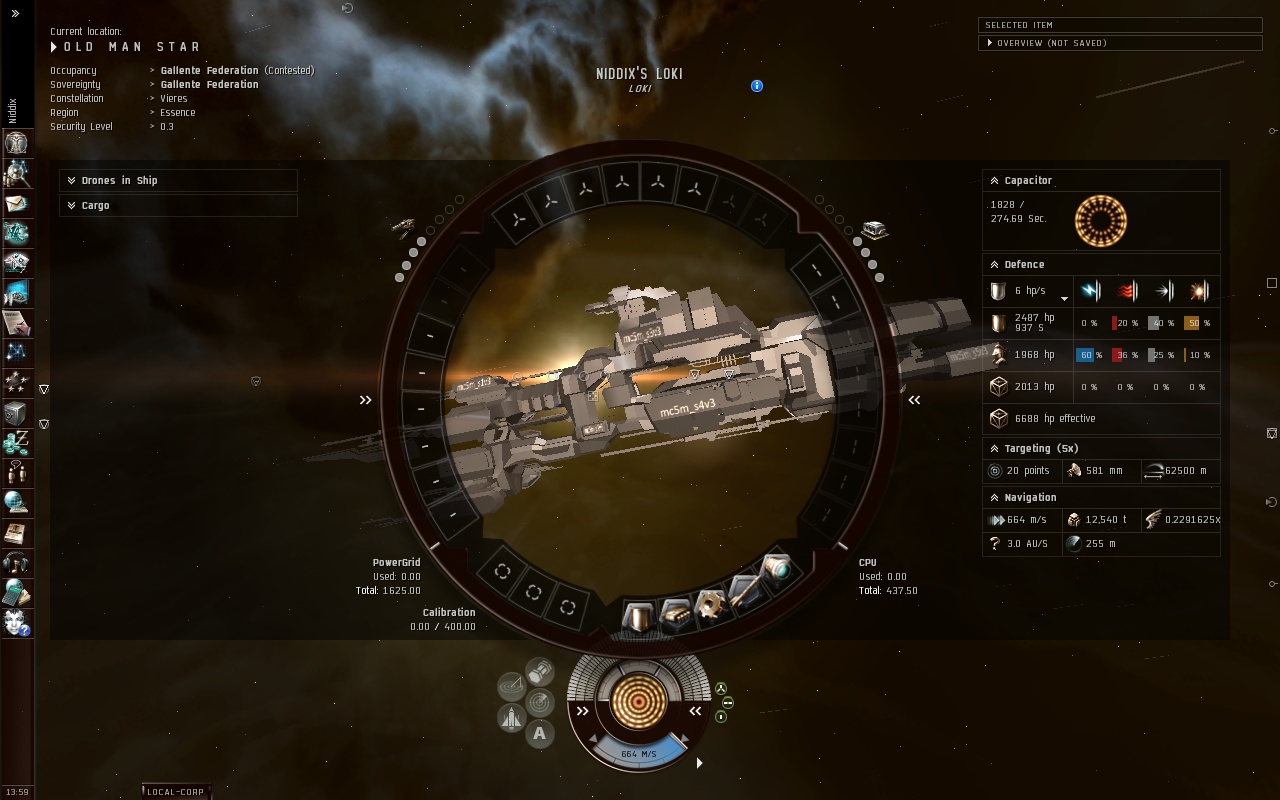The width and height of the screenshot is (1280, 800).
Task: Select the shield-shaped subsystem slot
Action: tap(638, 617)
